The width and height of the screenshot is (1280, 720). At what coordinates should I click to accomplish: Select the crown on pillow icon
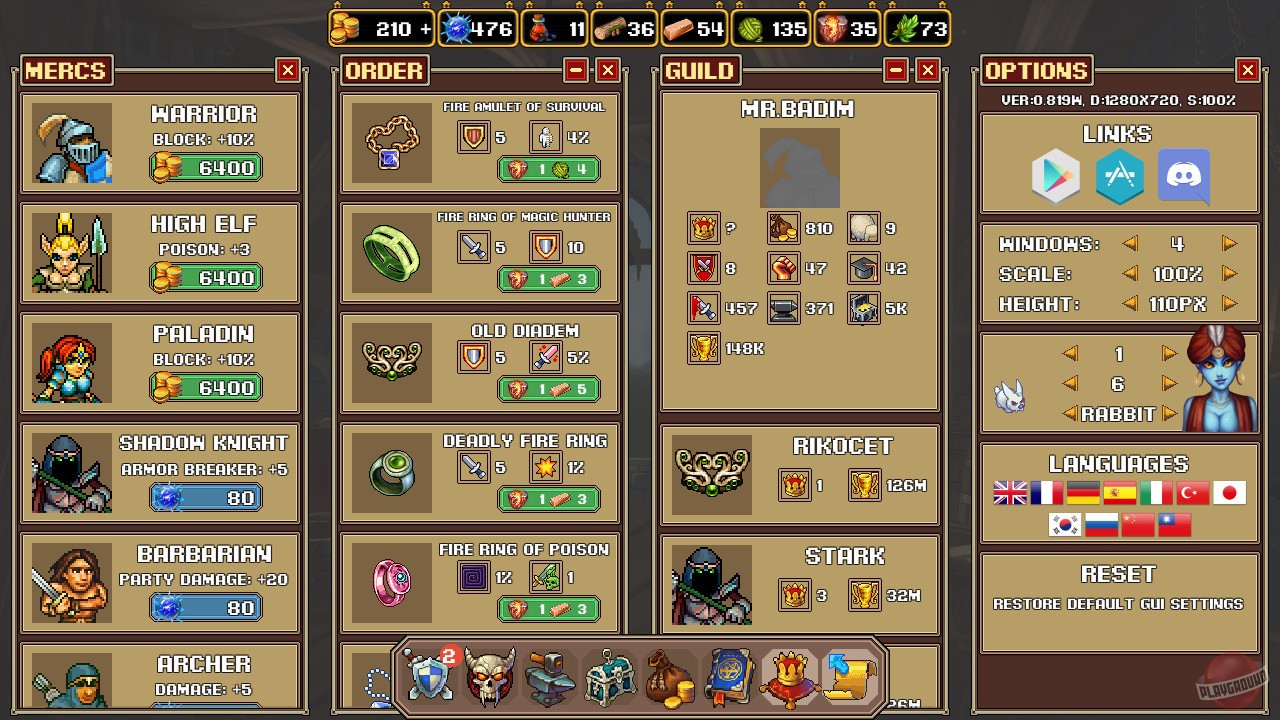tap(789, 677)
